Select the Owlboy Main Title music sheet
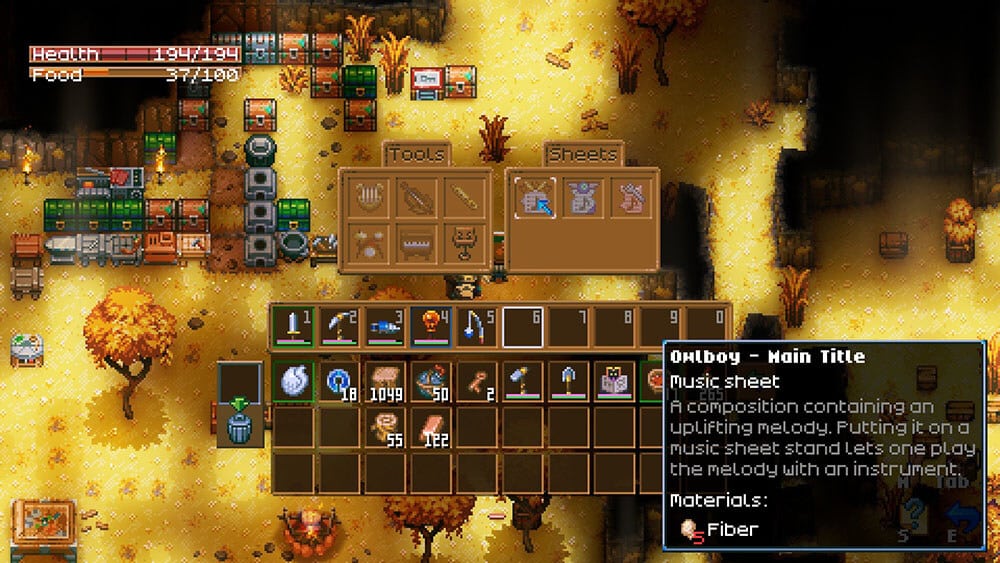 534,197
